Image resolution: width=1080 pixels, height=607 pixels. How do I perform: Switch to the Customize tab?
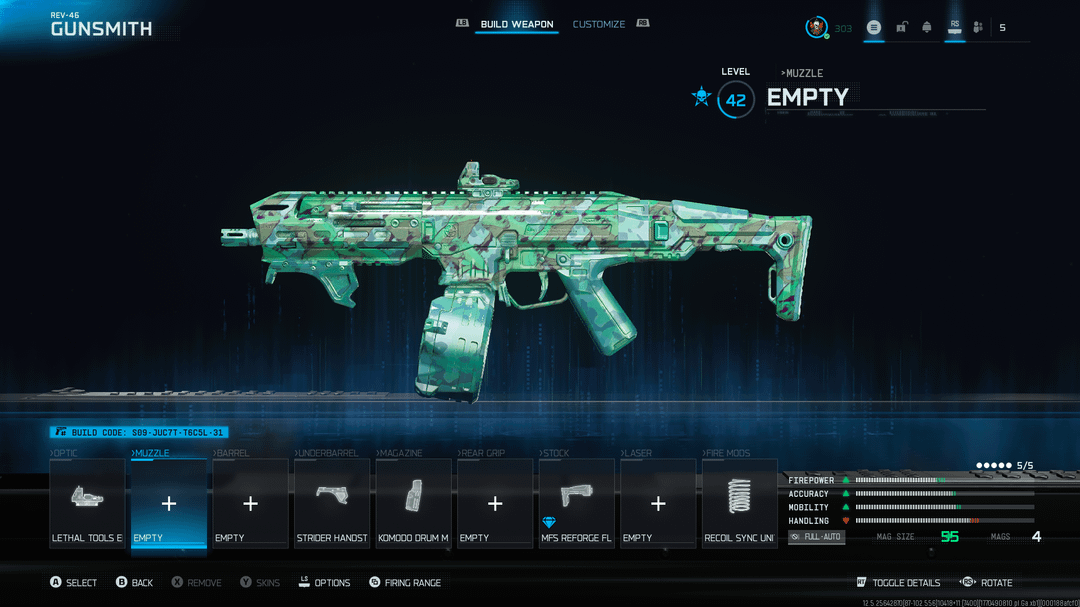(598, 24)
